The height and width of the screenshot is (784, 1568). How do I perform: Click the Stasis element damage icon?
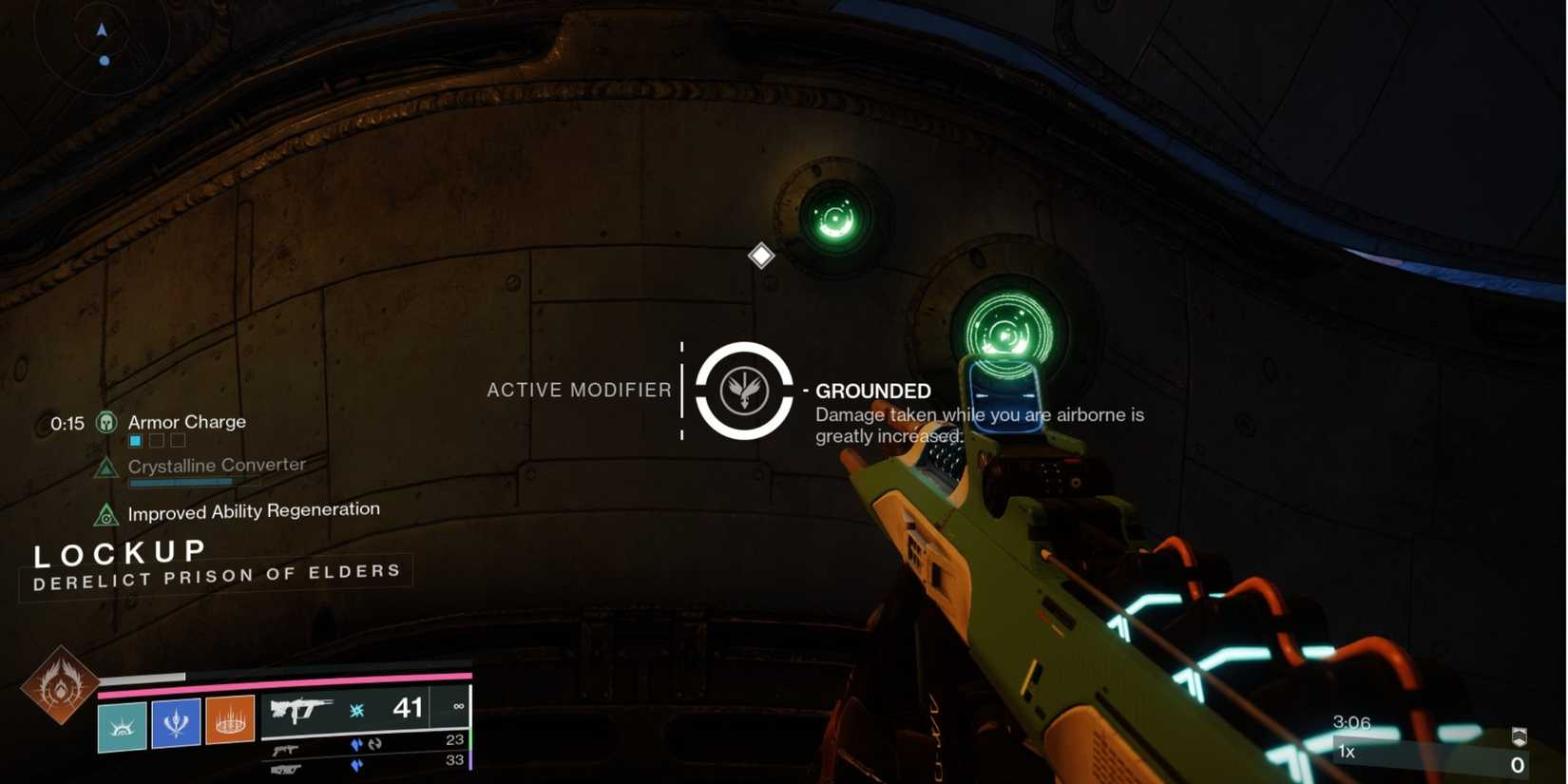[356, 709]
